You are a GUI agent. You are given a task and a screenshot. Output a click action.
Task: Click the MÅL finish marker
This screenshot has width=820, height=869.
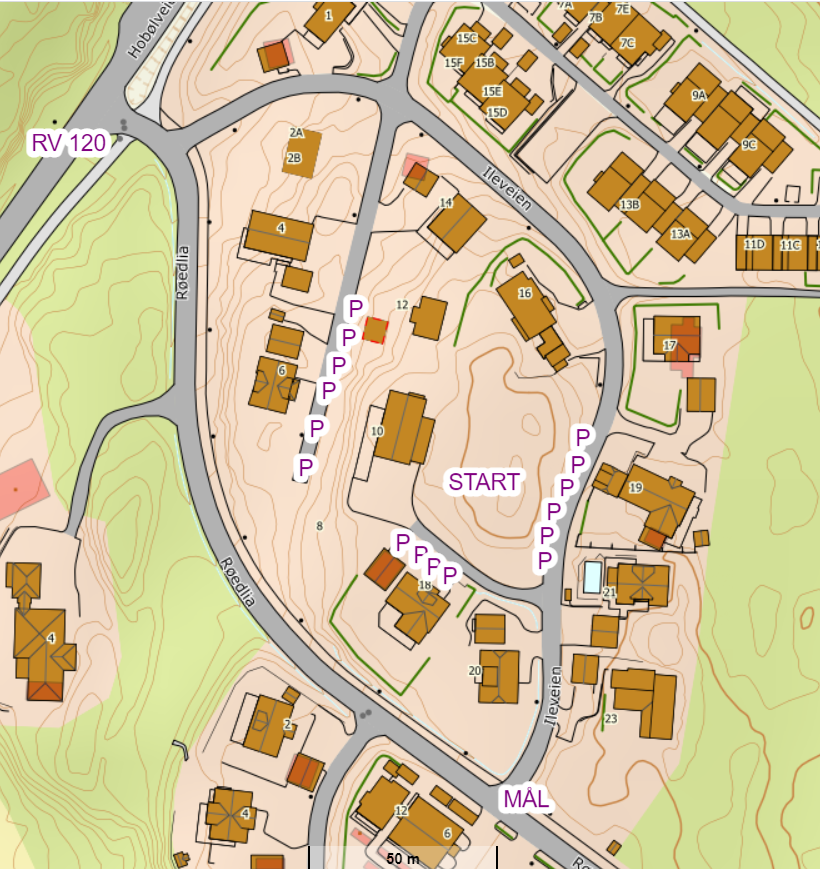(x=527, y=799)
